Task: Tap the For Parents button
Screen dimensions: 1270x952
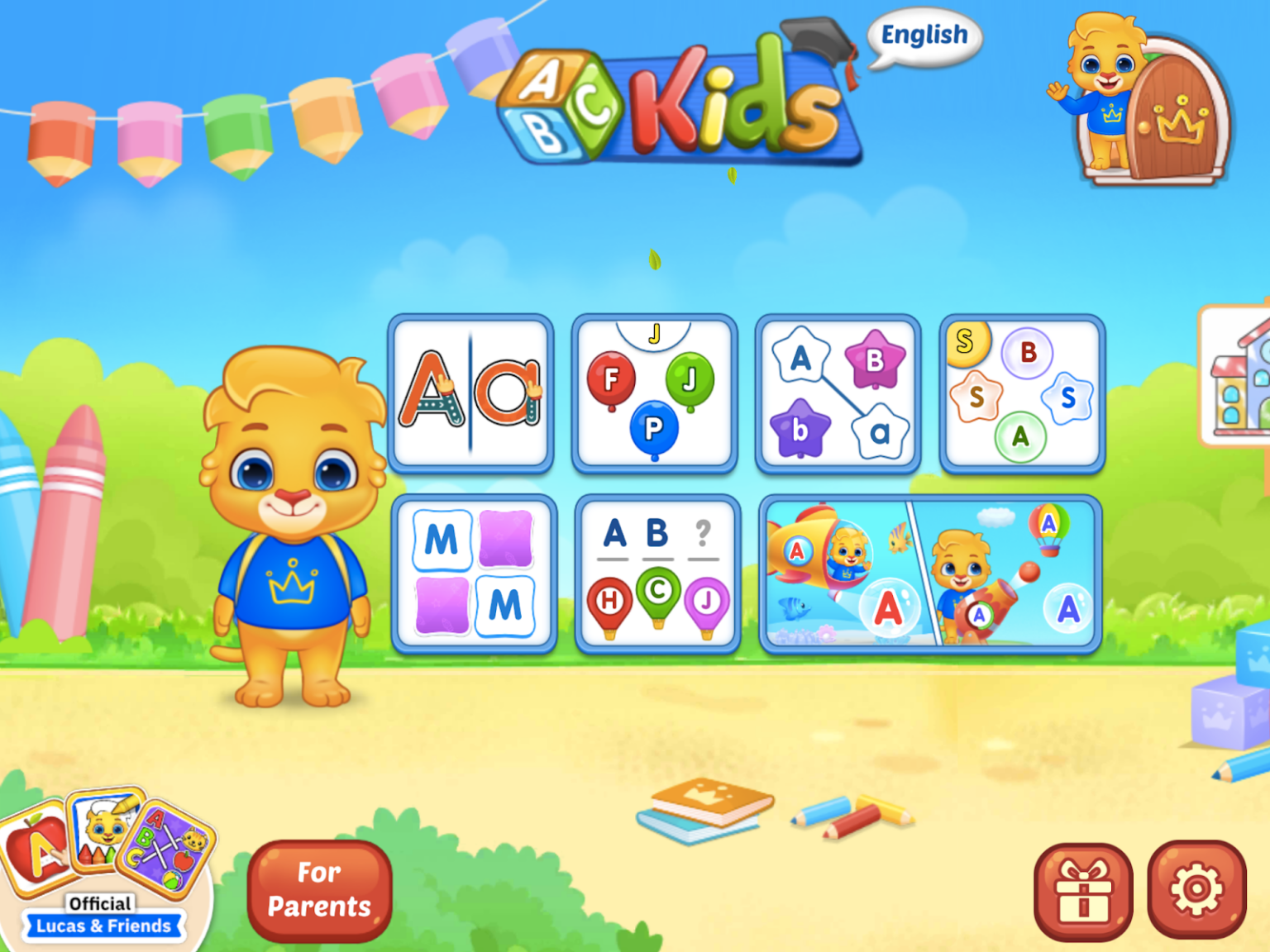Action: coord(318,889)
